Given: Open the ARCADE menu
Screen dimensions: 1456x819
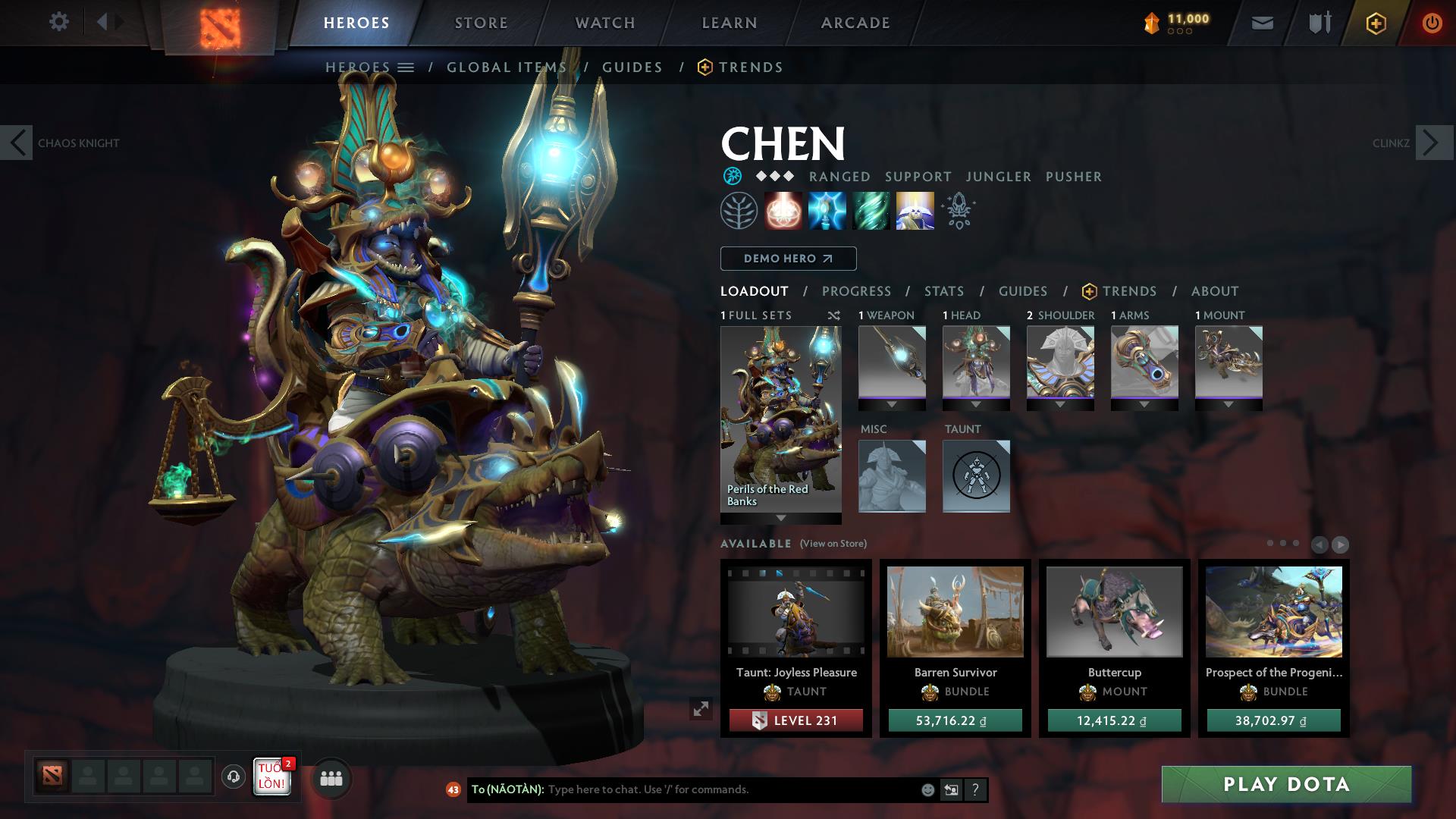Looking at the screenshot, I should coord(855,22).
